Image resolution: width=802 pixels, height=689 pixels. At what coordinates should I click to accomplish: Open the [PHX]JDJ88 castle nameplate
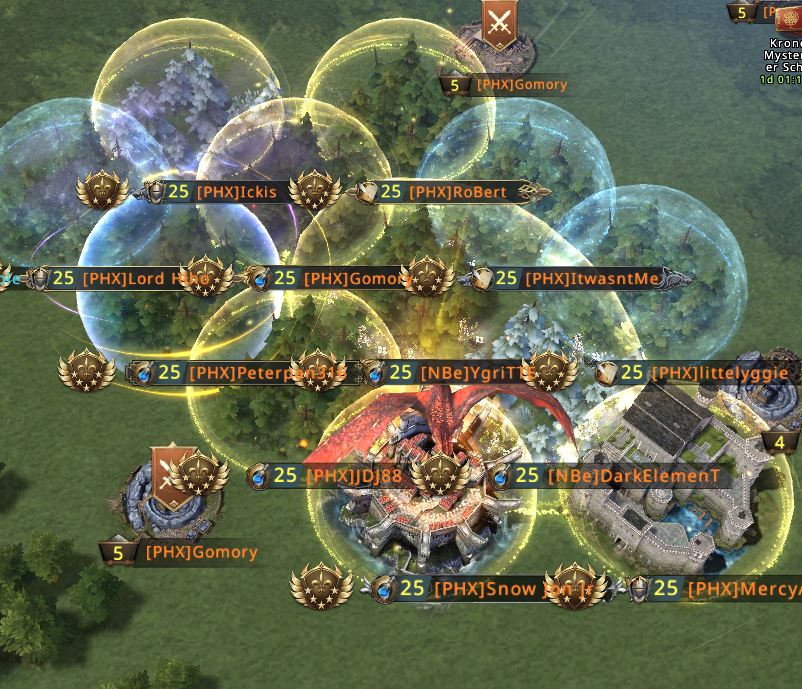click(x=338, y=476)
